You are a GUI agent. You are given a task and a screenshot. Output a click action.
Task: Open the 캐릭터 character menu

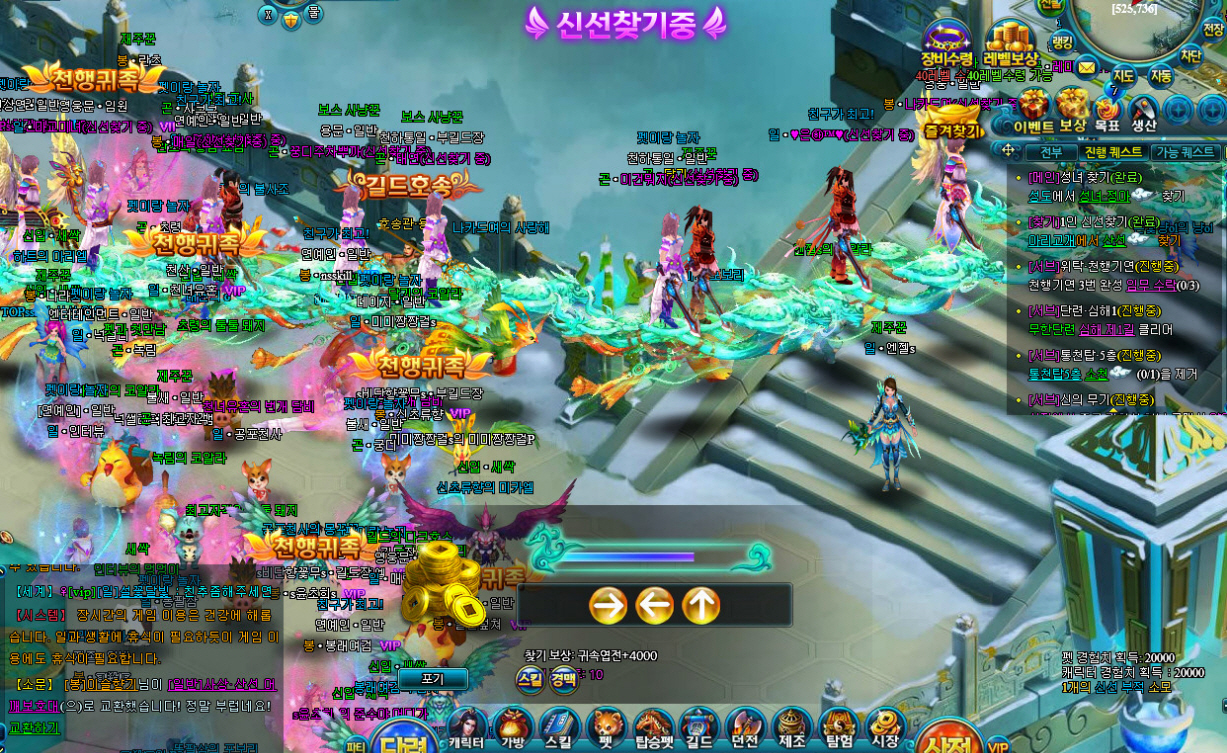coord(466,728)
